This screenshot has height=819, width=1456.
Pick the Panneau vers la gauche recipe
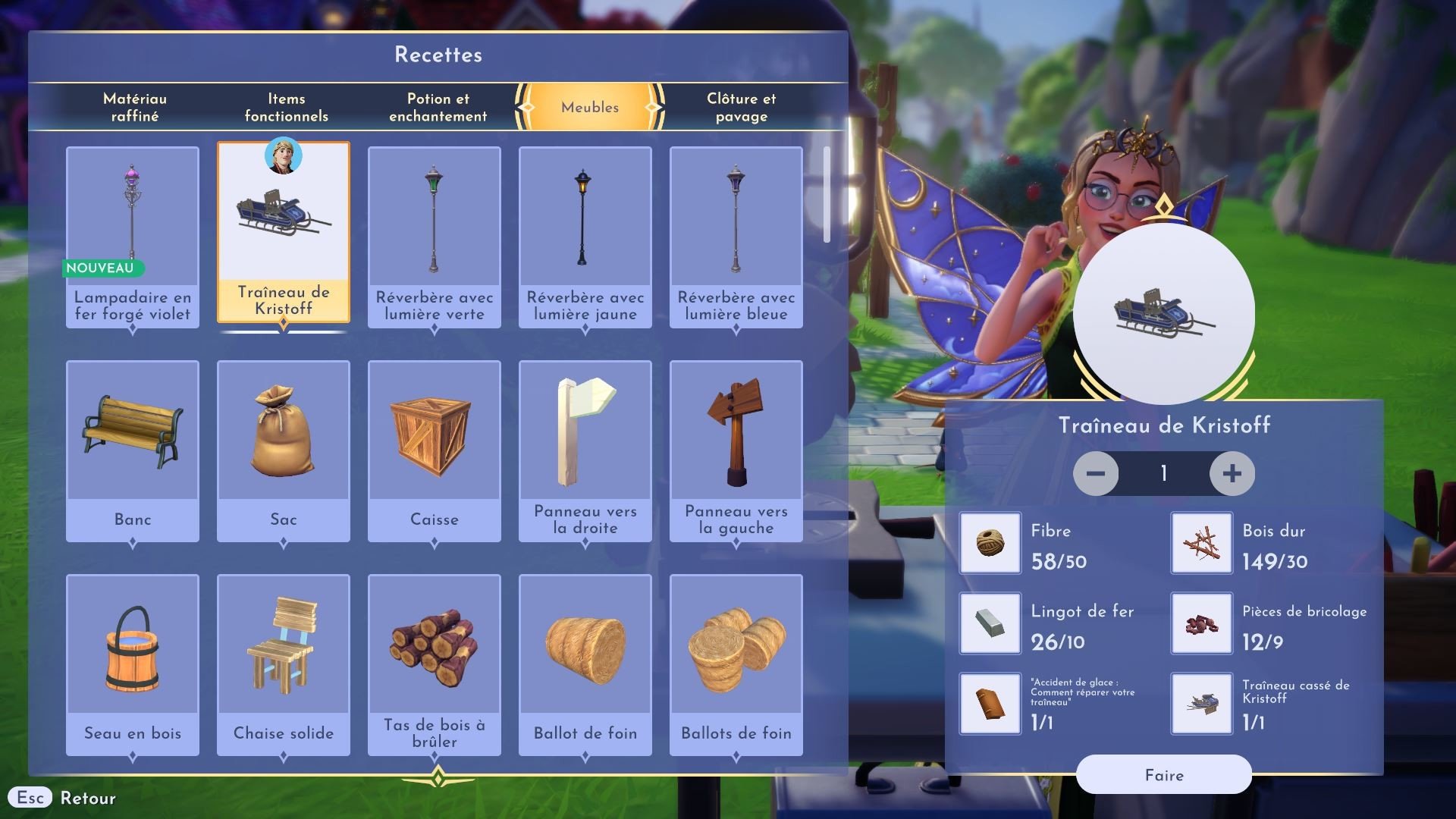tap(736, 450)
